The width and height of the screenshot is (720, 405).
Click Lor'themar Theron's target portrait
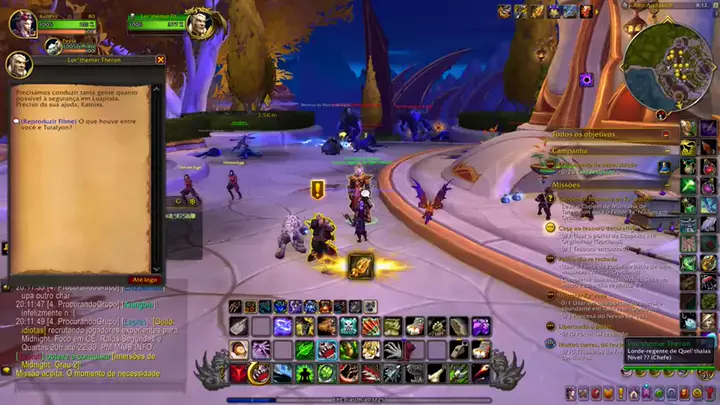tap(201, 24)
